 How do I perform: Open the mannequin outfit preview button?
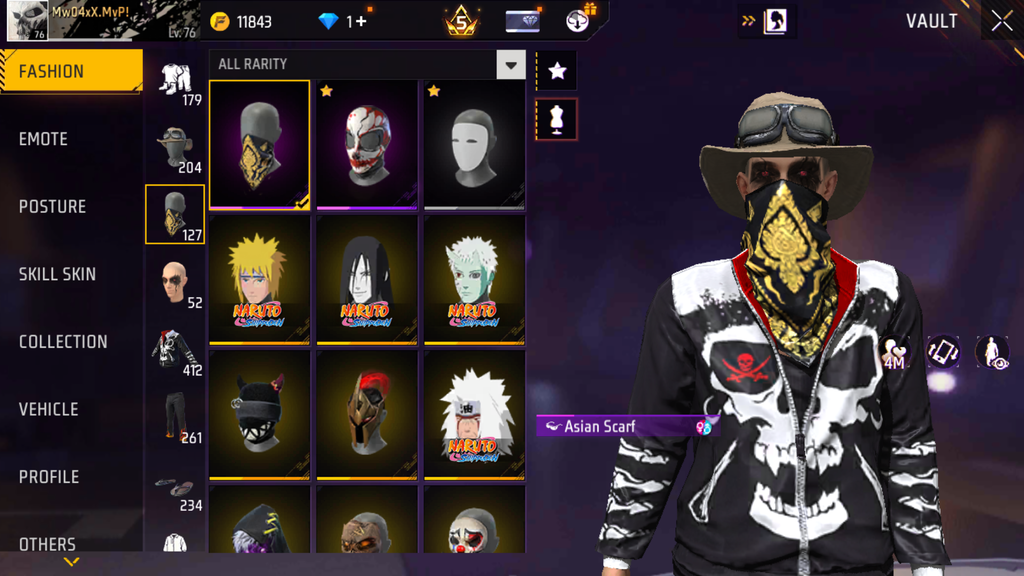tap(557, 119)
